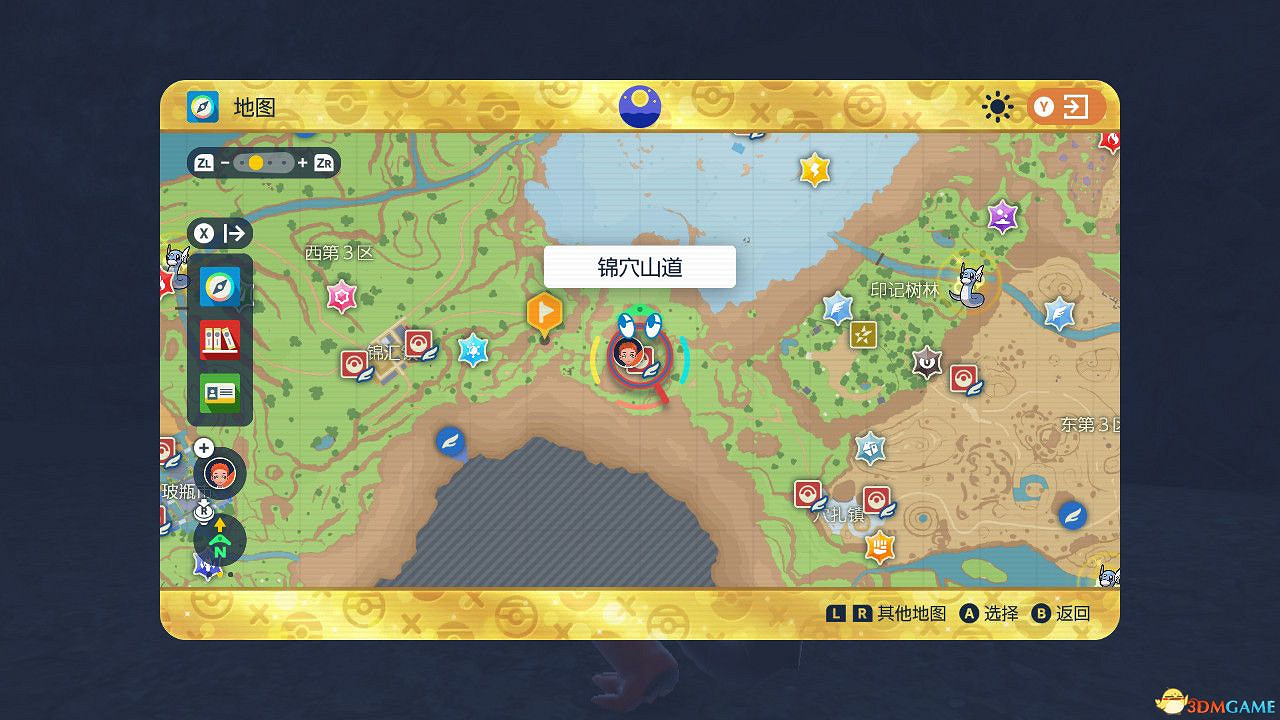Open the Pokédex icon in the sidebar
The image size is (1280, 720).
click(222, 340)
